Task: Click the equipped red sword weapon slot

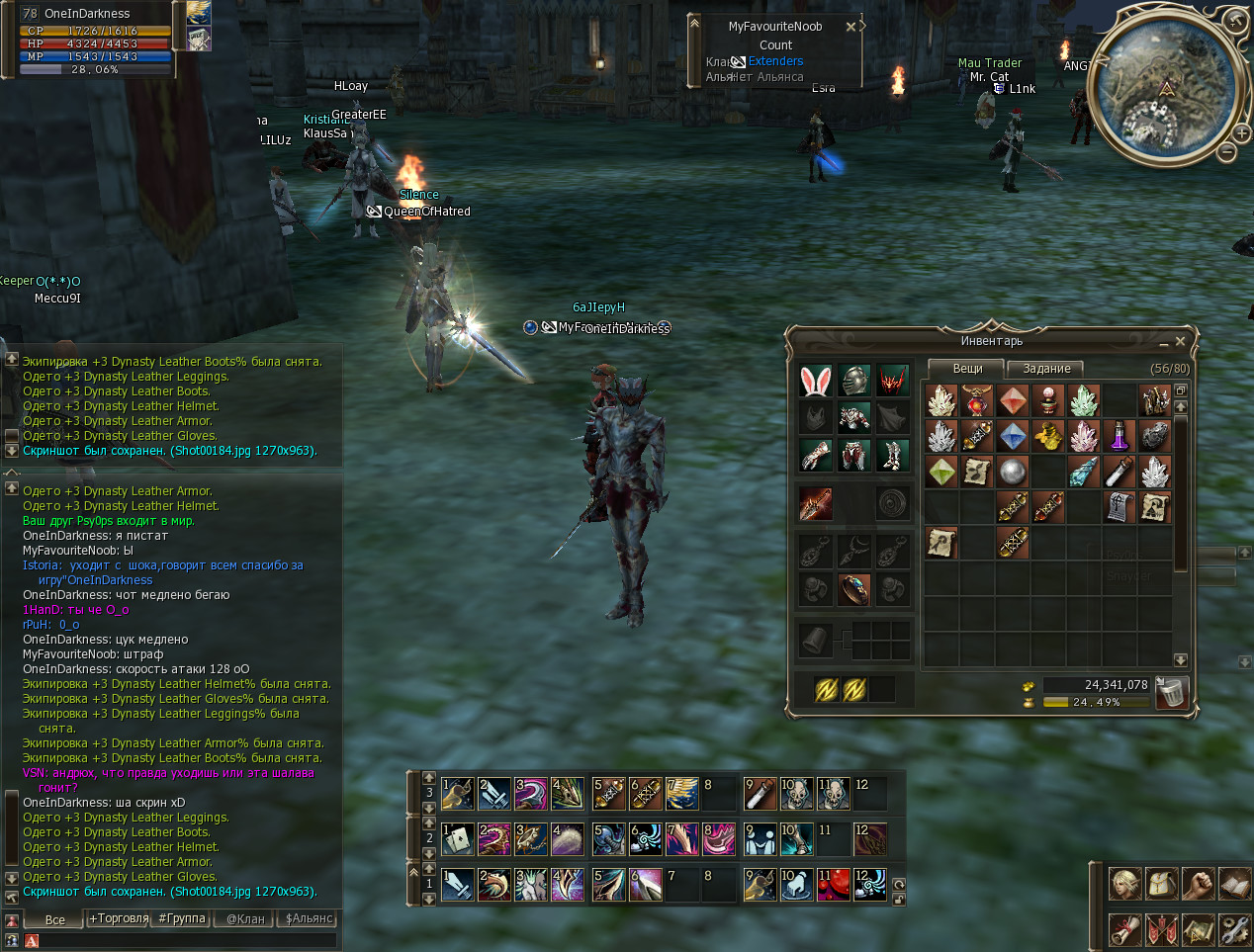Action: 815,504
